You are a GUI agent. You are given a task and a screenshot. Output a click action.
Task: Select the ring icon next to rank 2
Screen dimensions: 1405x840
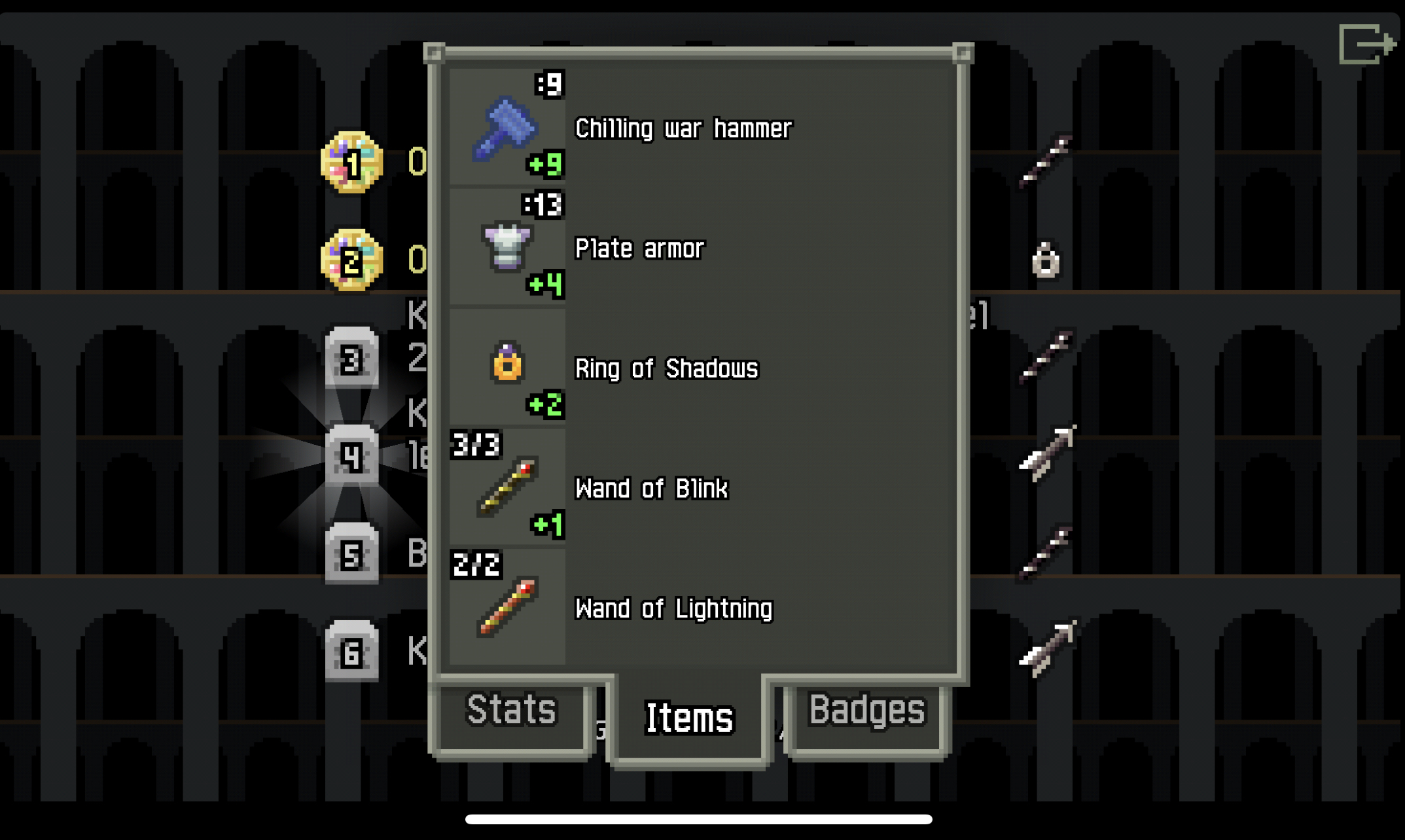[x=1046, y=259]
